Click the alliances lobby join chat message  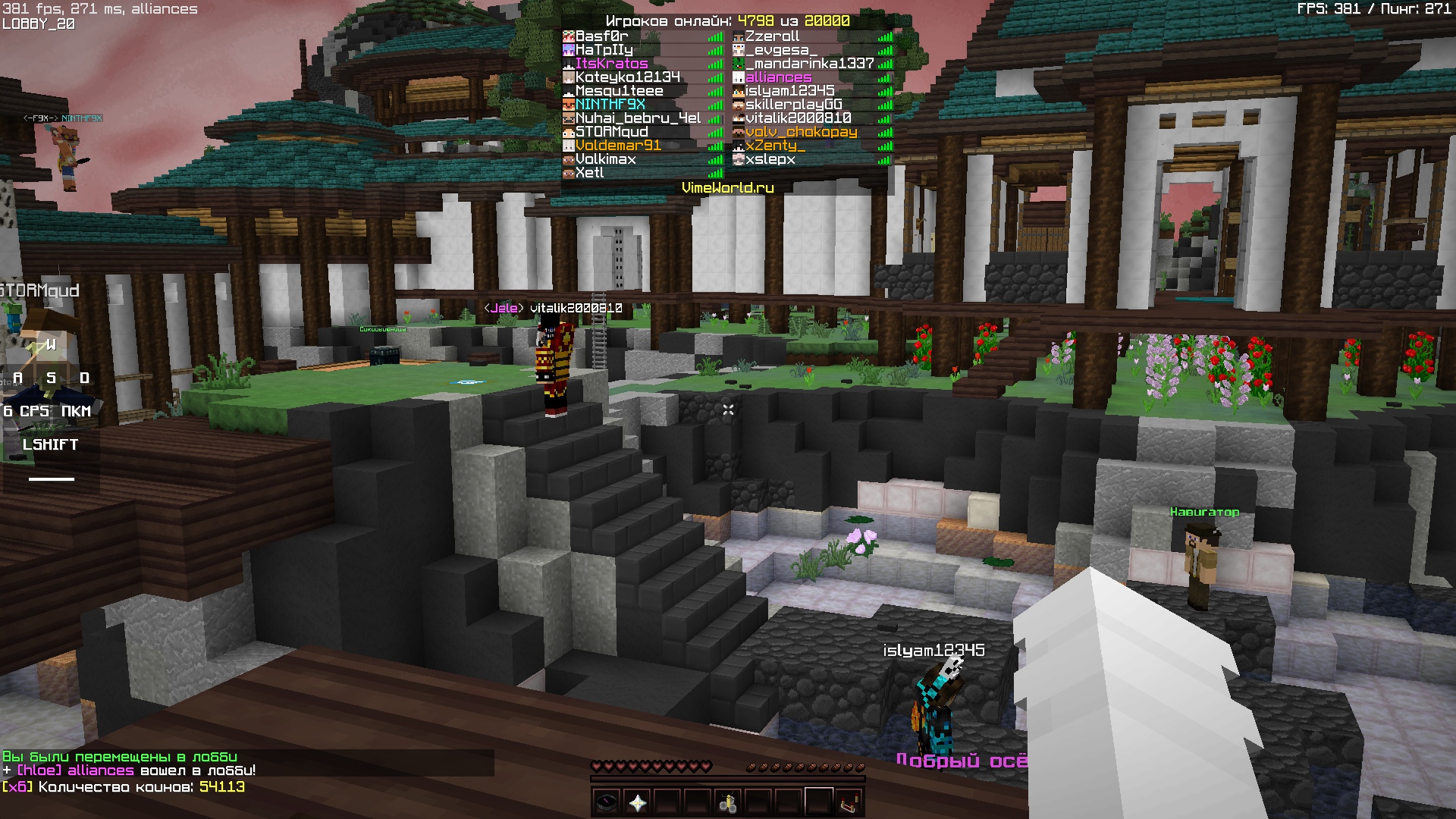point(129,770)
